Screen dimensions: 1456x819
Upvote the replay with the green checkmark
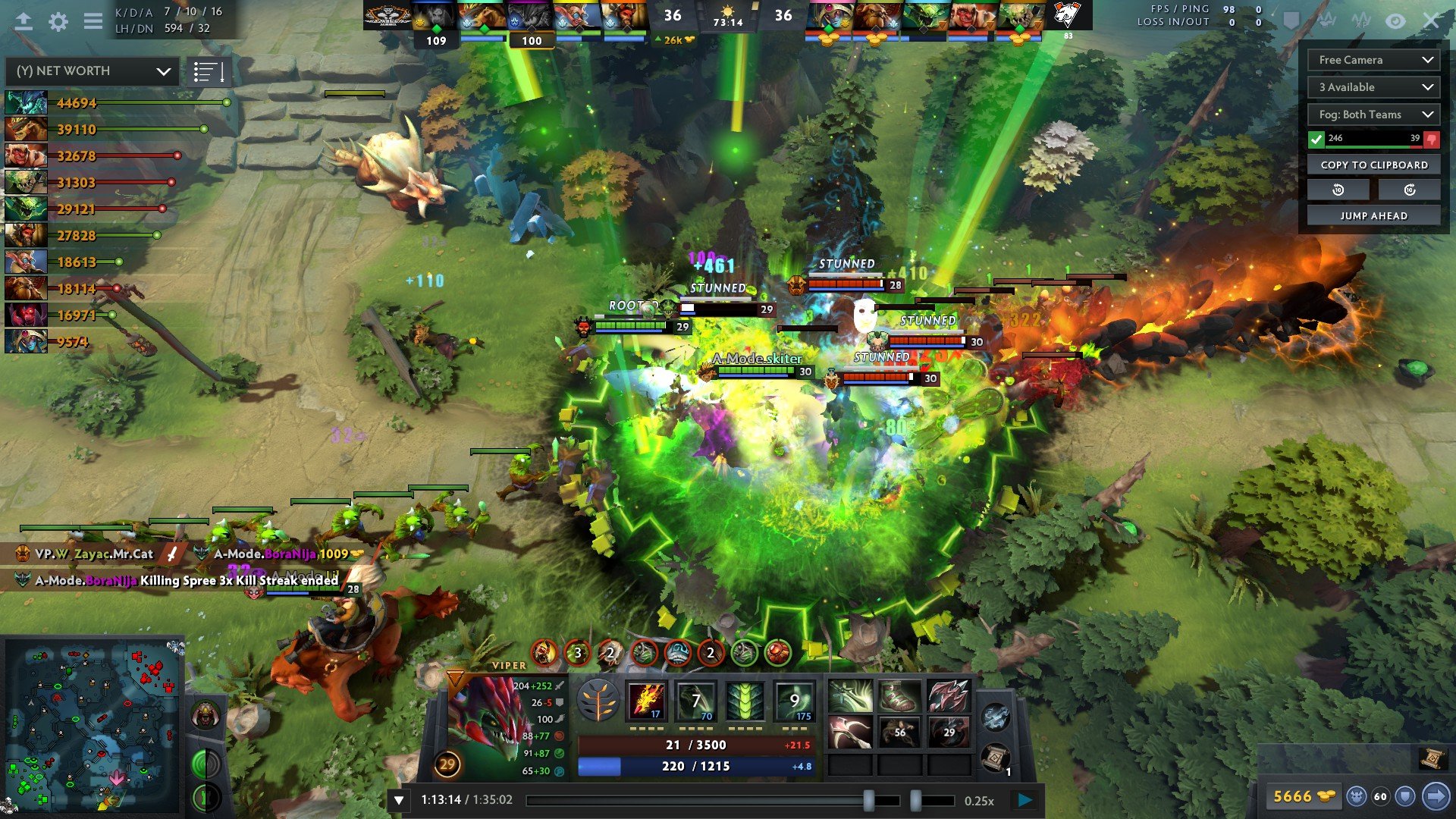coord(1316,139)
